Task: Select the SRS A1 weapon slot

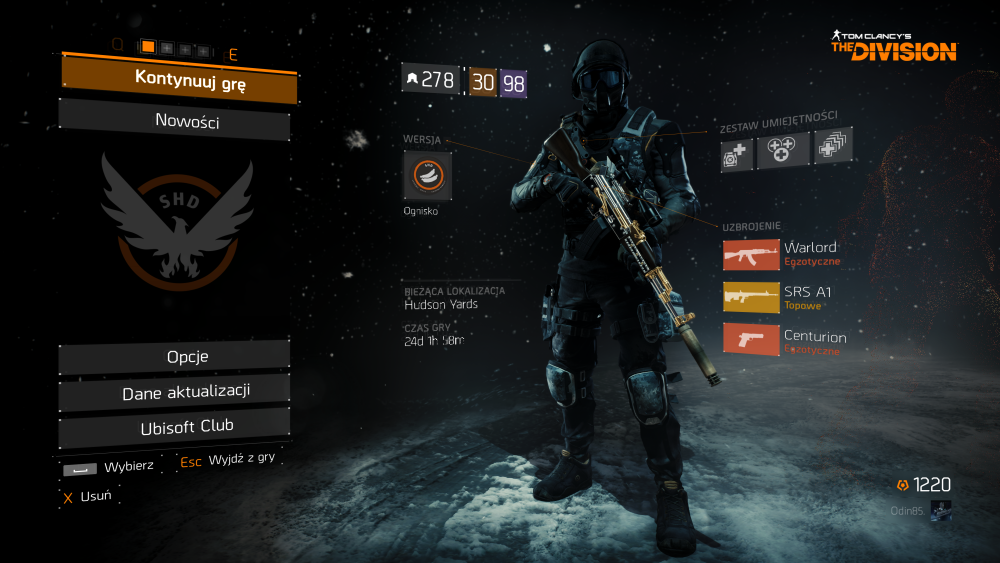Action: pyautogui.click(x=751, y=297)
